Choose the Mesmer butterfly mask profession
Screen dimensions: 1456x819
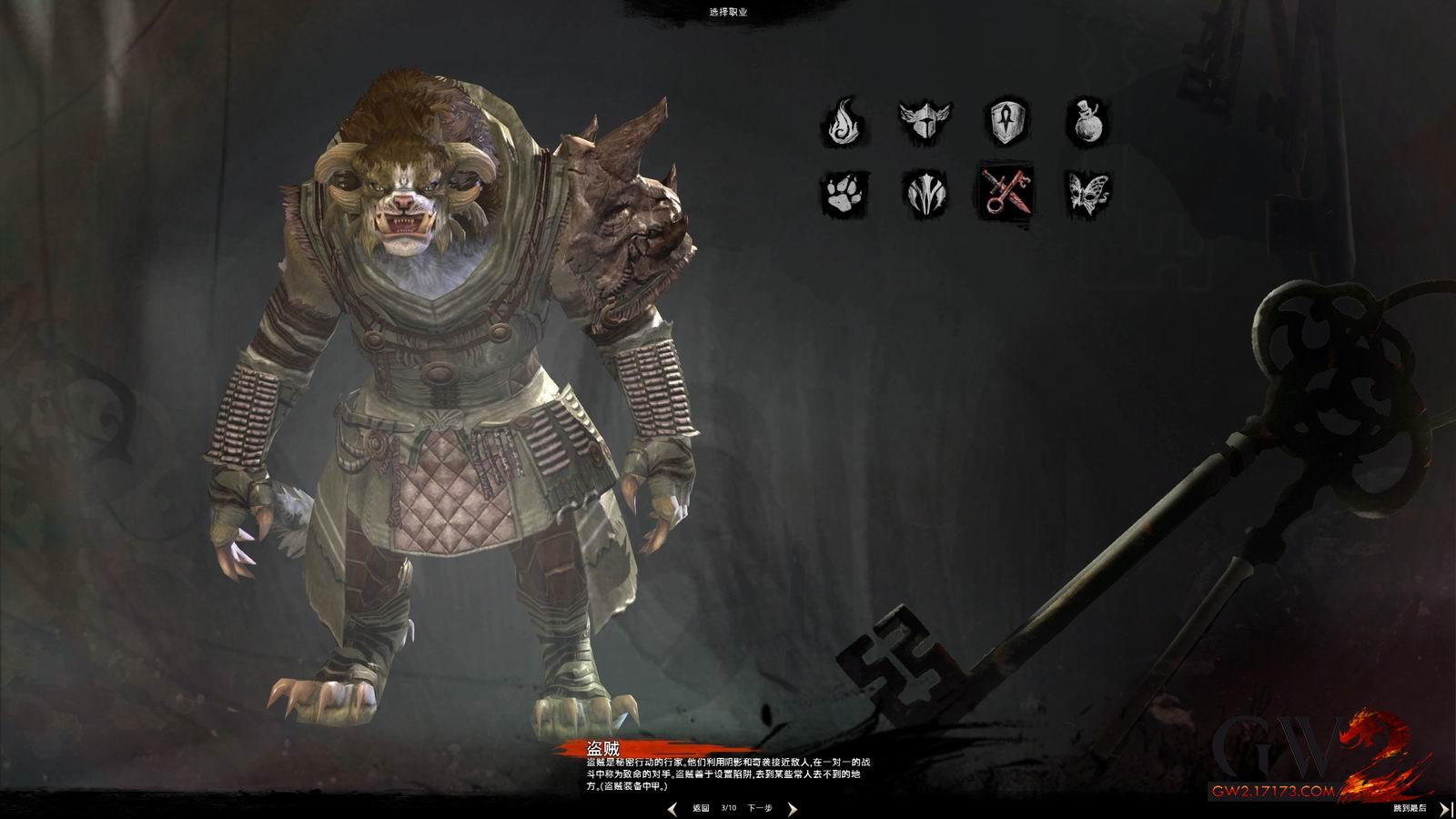point(1086,192)
